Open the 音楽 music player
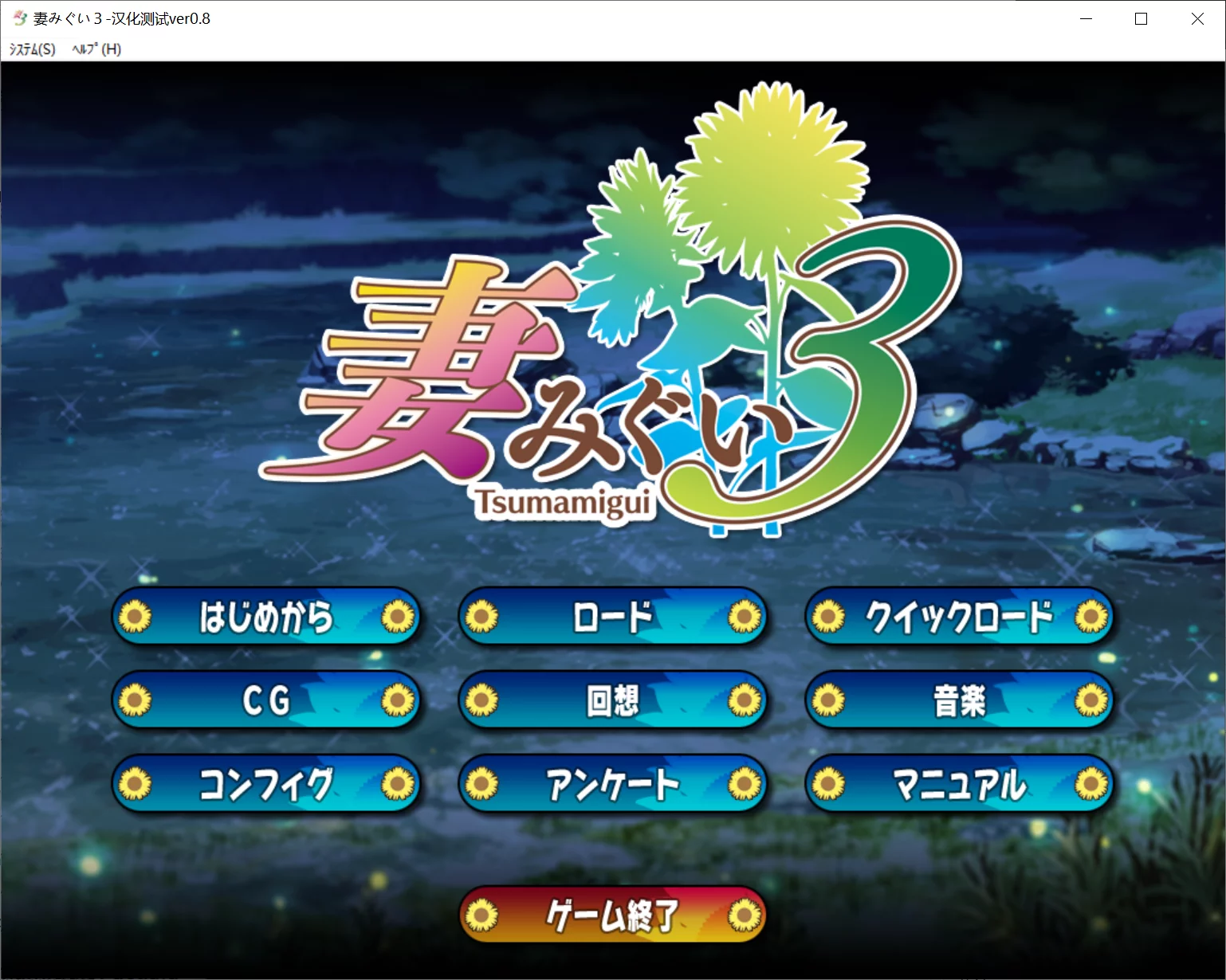Image resolution: width=1226 pixels, height=980 pixels. [958, 700]
